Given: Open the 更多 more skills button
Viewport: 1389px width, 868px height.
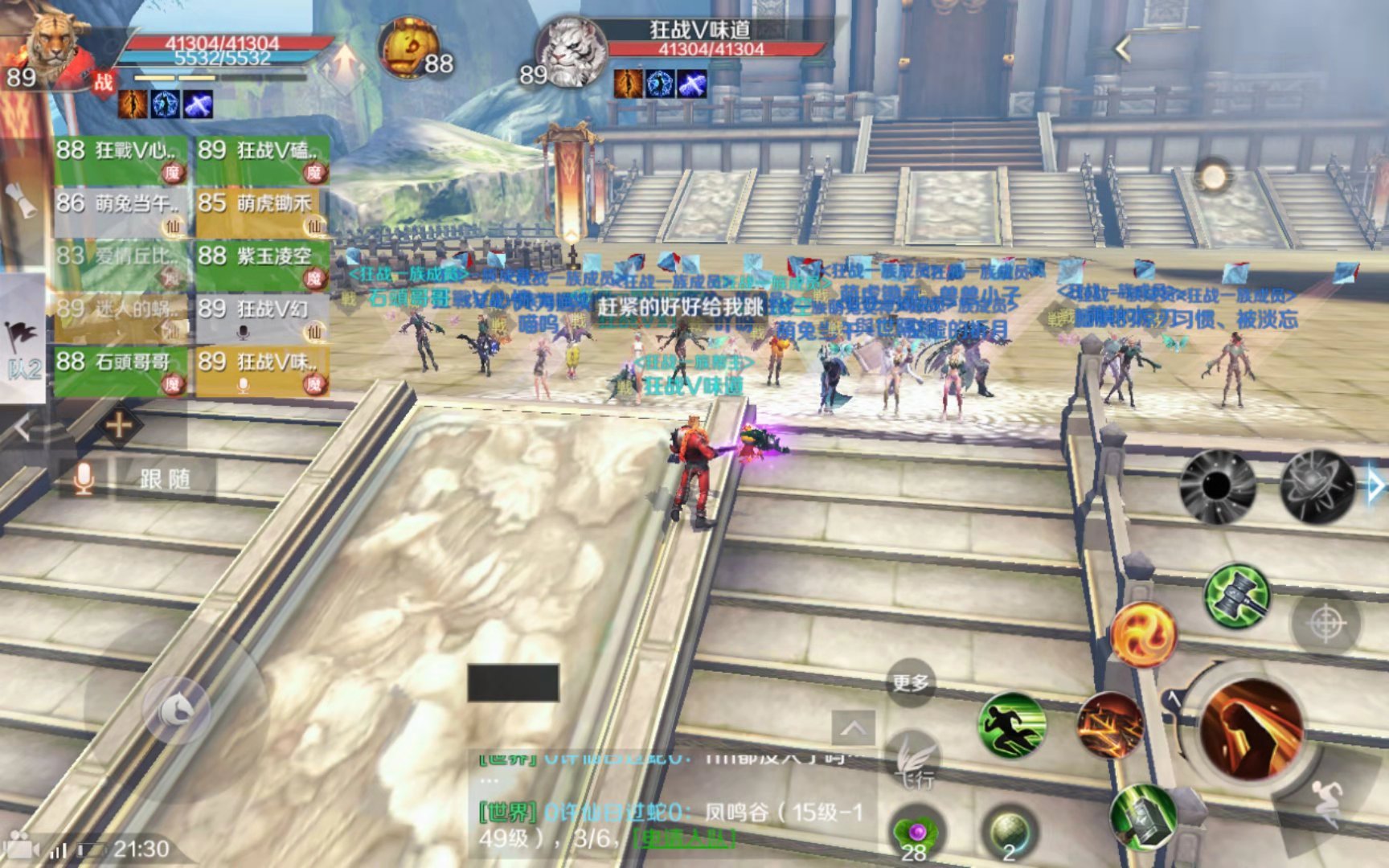Looking at the screenshot, I should click(910, 683).
